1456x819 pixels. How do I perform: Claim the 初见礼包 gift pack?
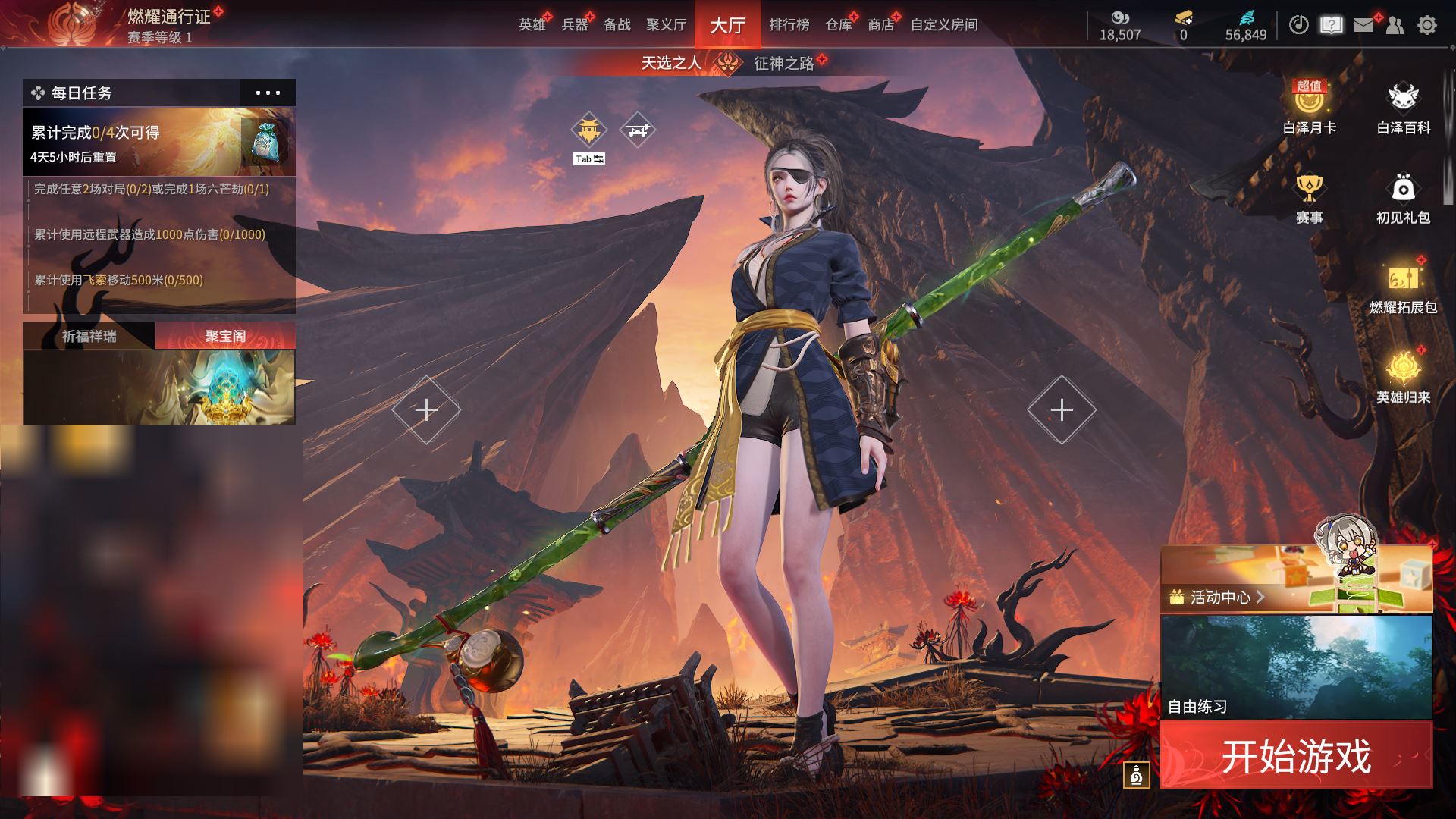click(1403, 197)
